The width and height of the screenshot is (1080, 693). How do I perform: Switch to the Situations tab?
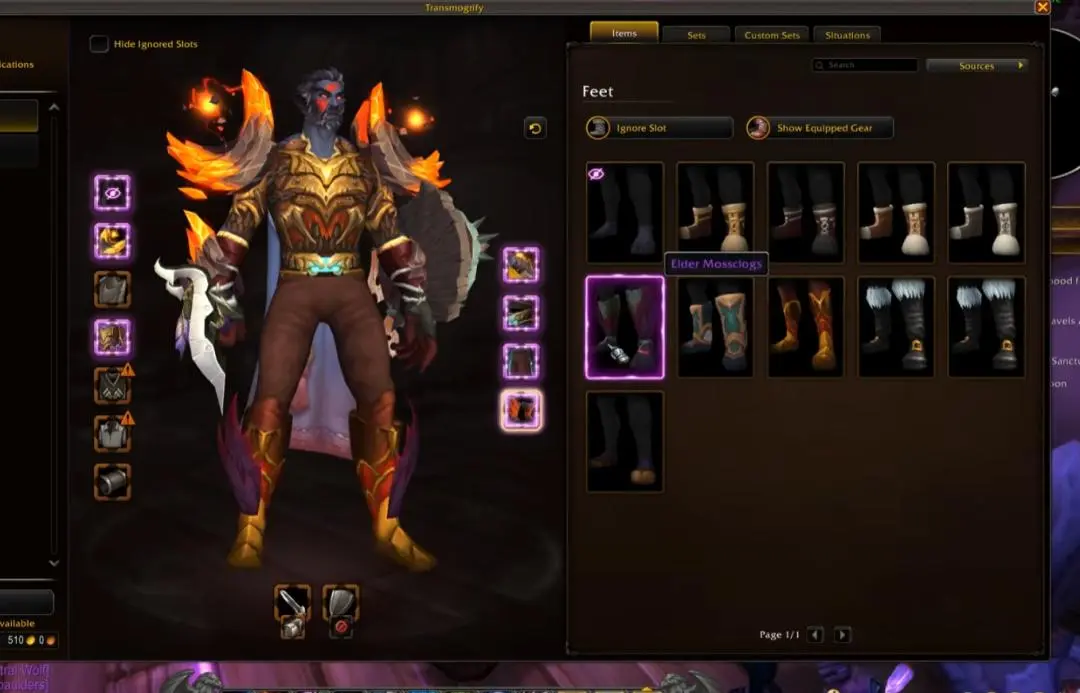pos(847,35)
